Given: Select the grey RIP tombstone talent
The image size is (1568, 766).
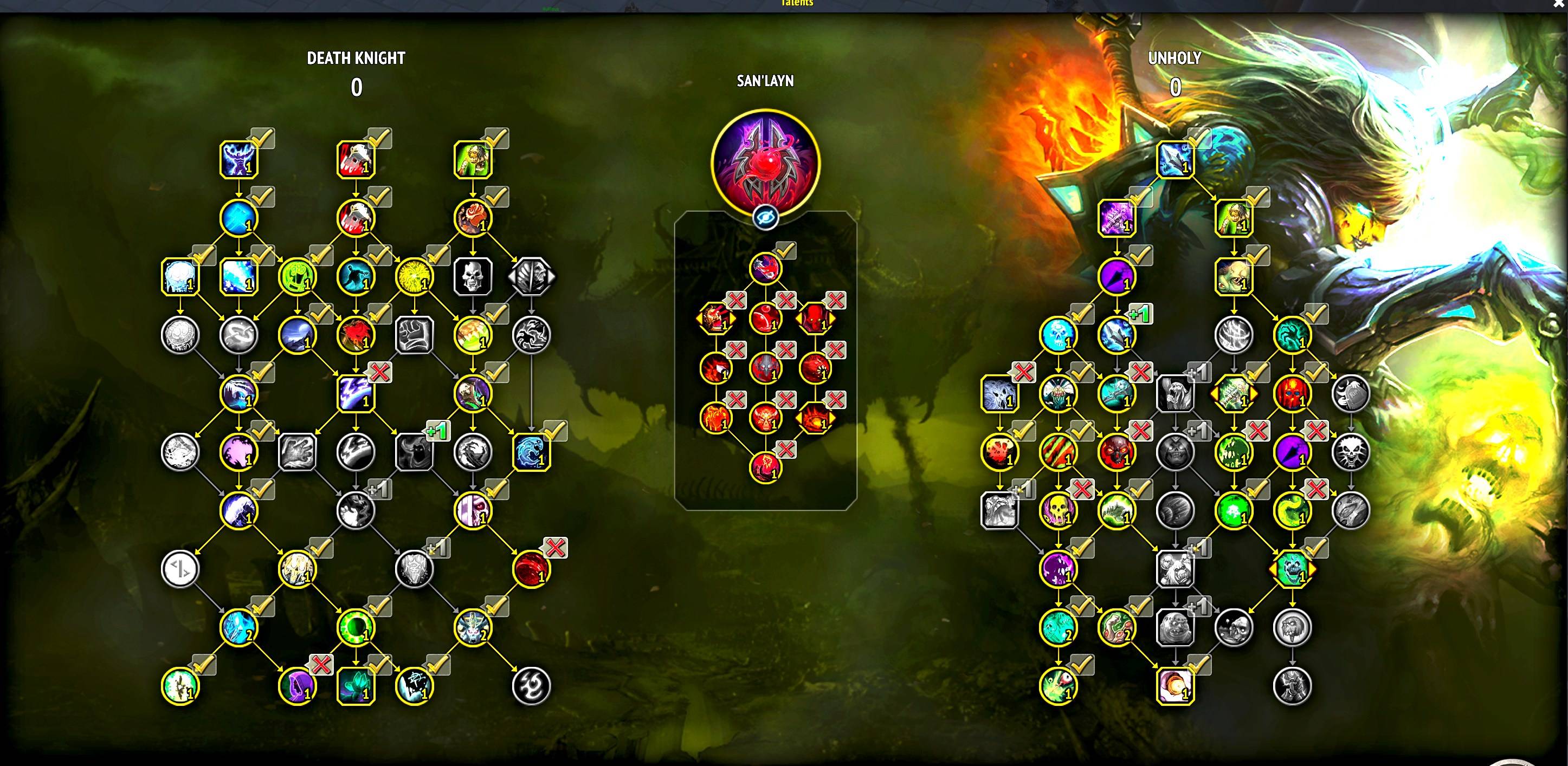Looking at the screenshot, I should [x=1351, y=394].
